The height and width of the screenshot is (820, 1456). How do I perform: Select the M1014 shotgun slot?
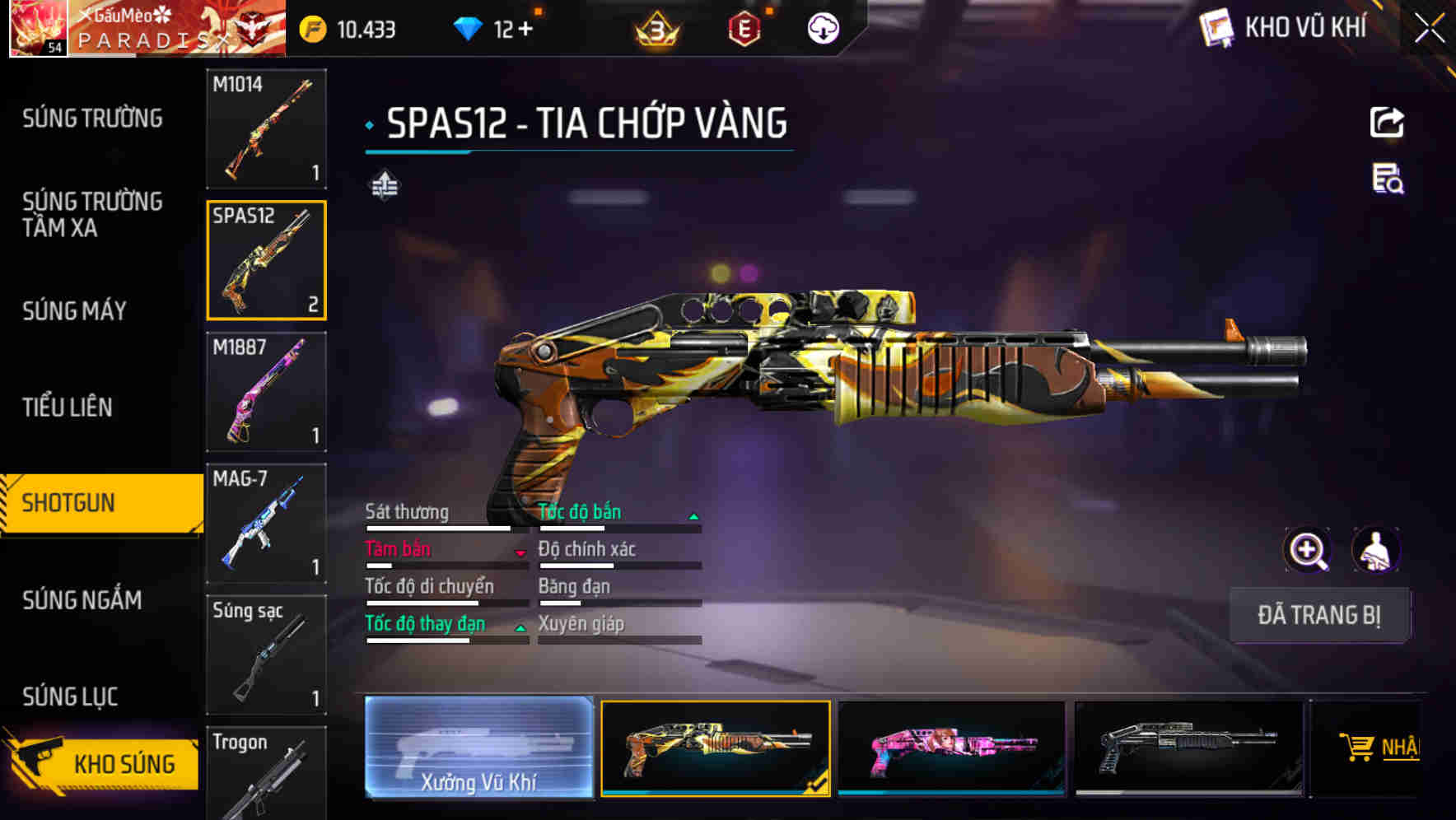click(x=266, y=128)
